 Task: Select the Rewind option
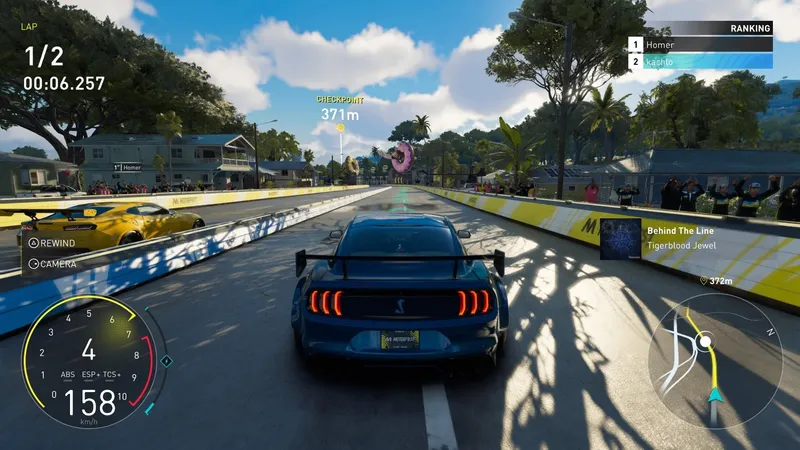pyautogui.click(x=52, y=243)
